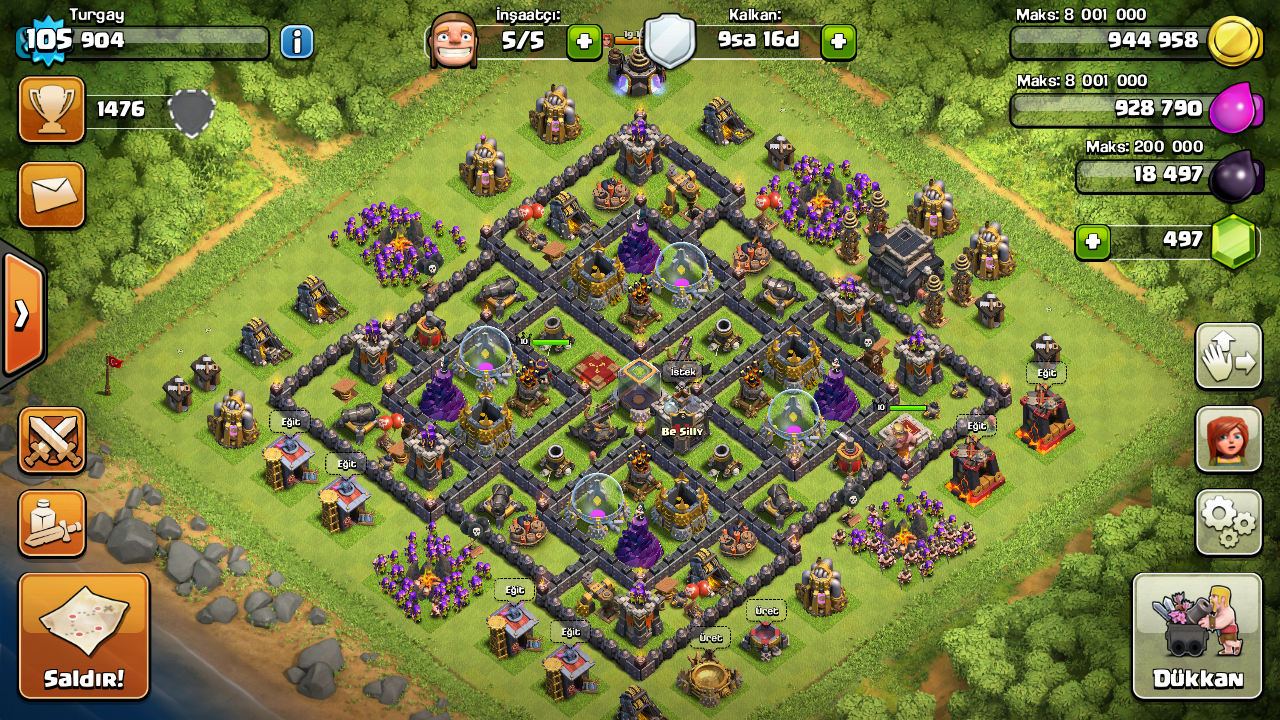Add gems with green plus
This screenshot has height=720, width=1280.
point(1093,242)
